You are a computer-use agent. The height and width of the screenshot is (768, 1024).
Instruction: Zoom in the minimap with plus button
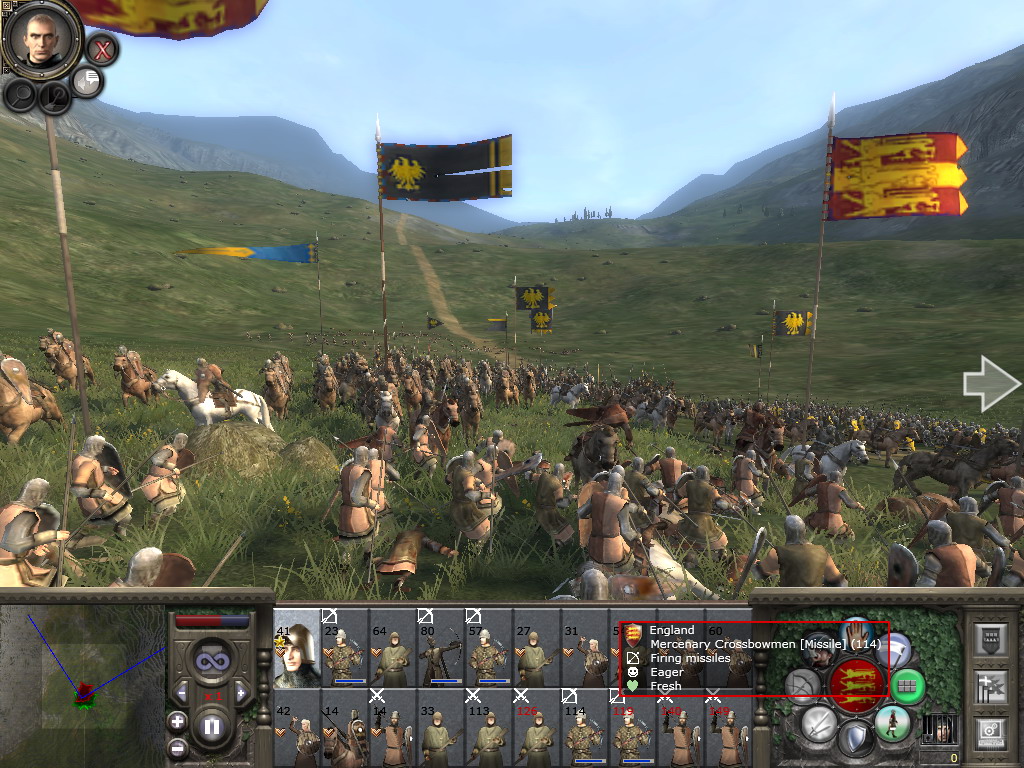pyautogui.click(x=177, y=721)
